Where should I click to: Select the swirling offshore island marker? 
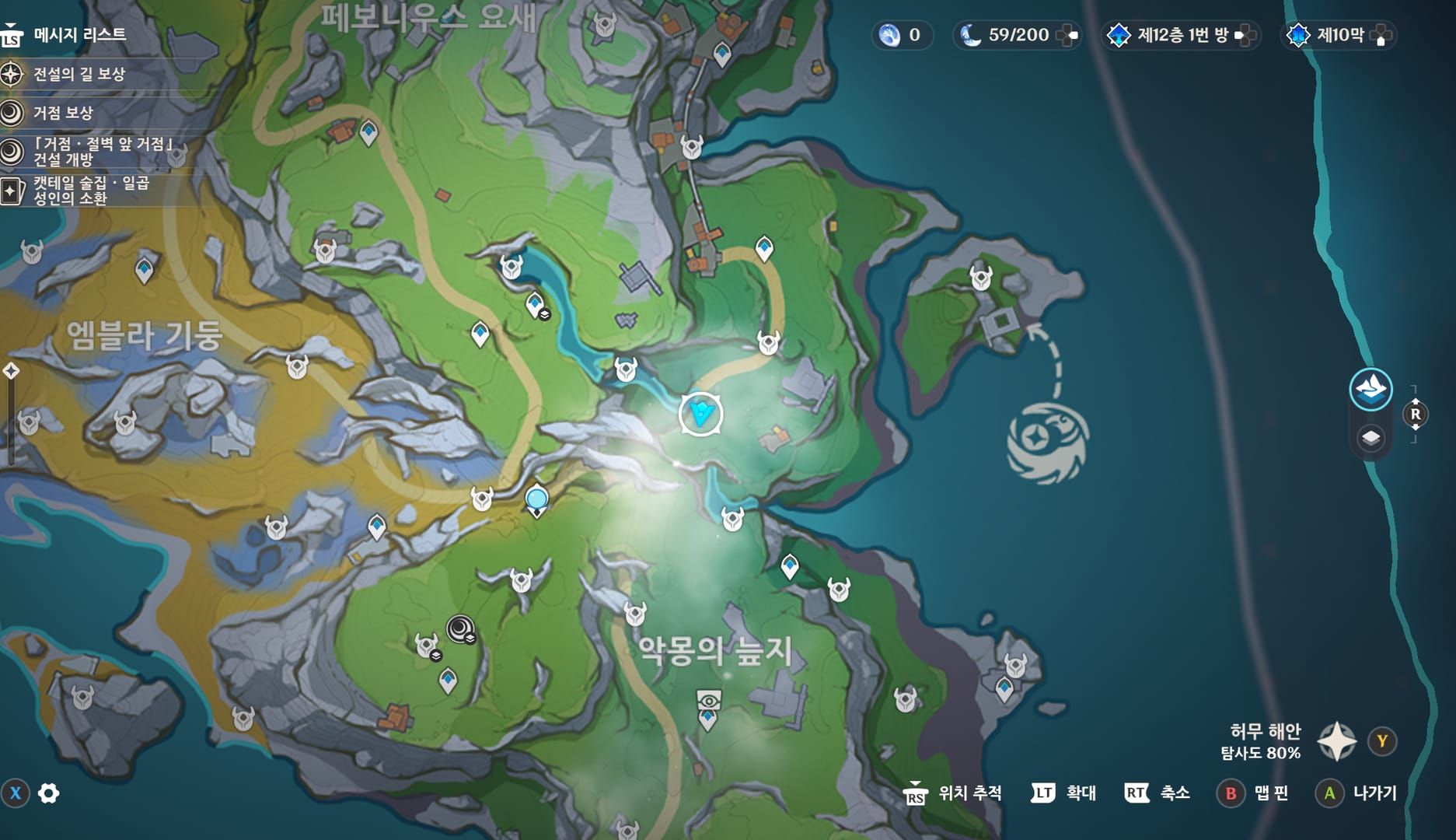1047,442
